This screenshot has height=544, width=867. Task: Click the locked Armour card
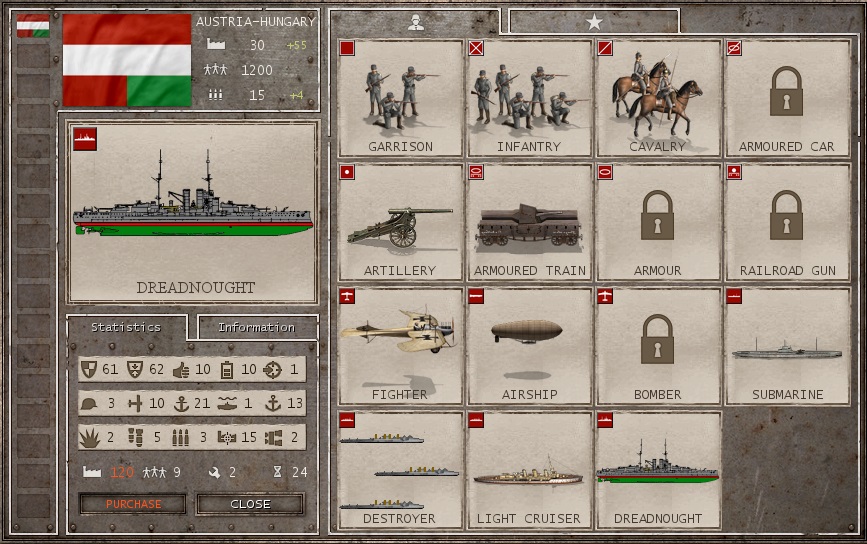coord(658,222)
